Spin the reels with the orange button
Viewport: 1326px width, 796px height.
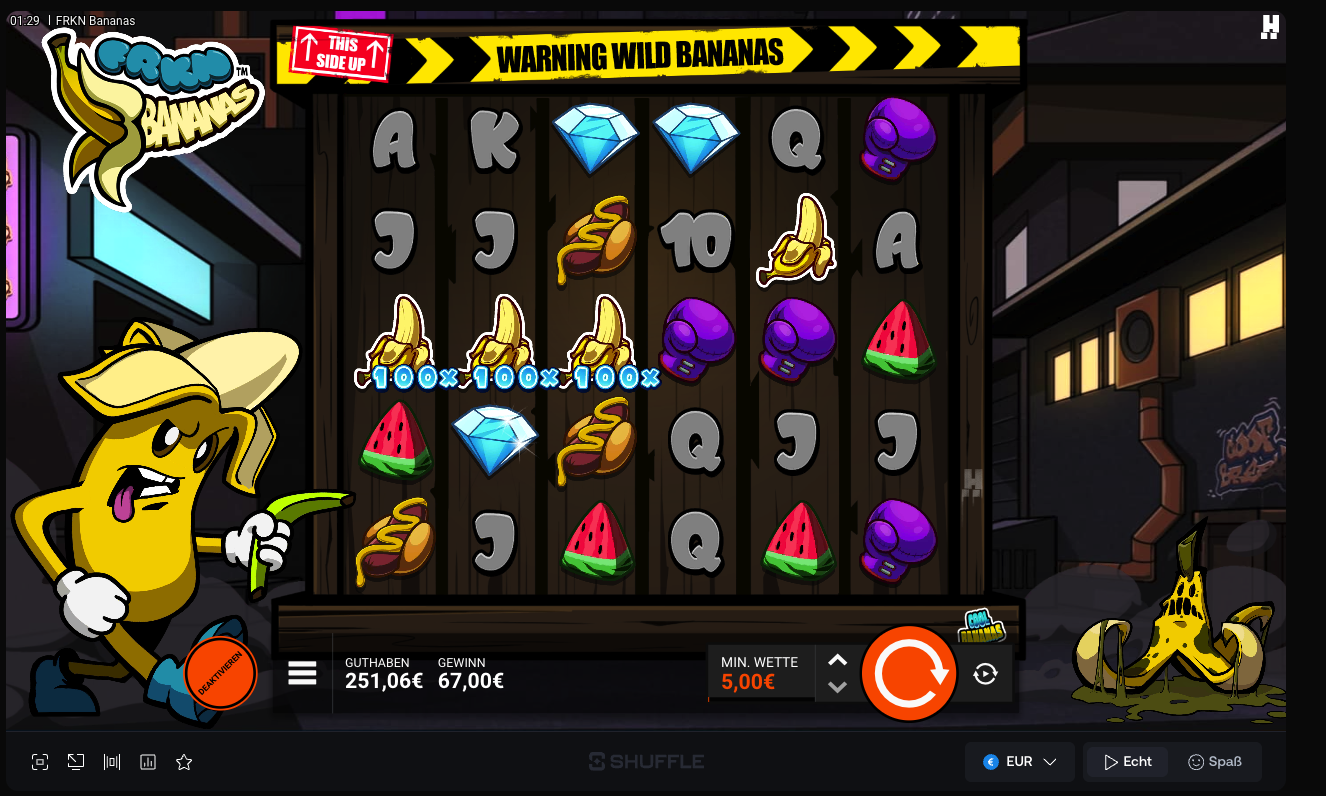click(x=909, y=673)
